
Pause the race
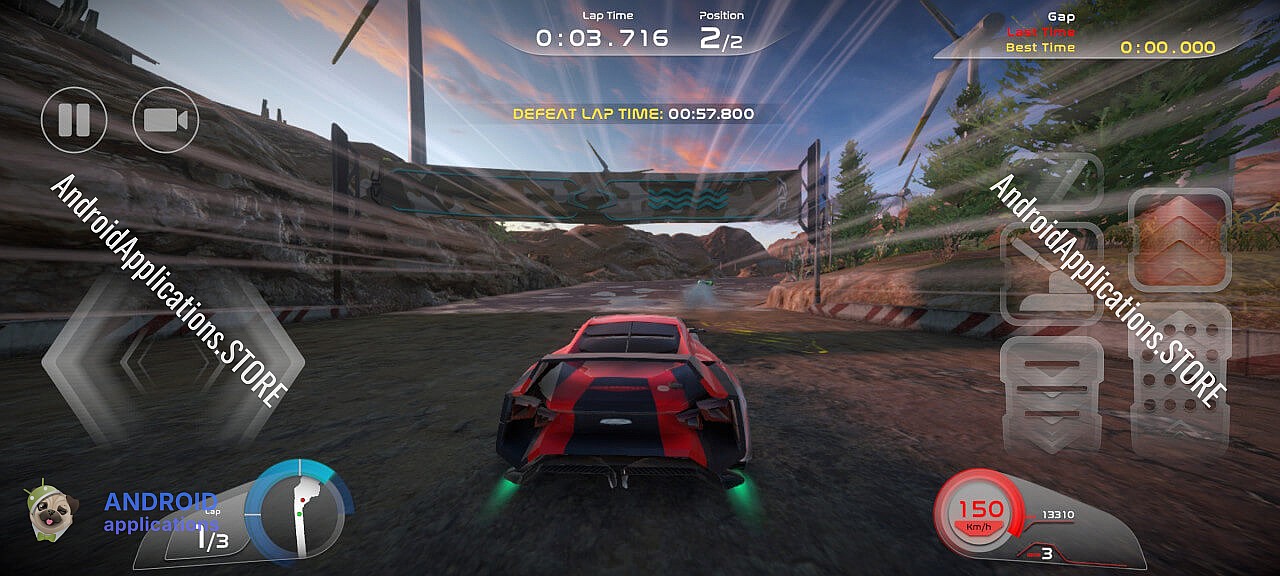(74, 120)
